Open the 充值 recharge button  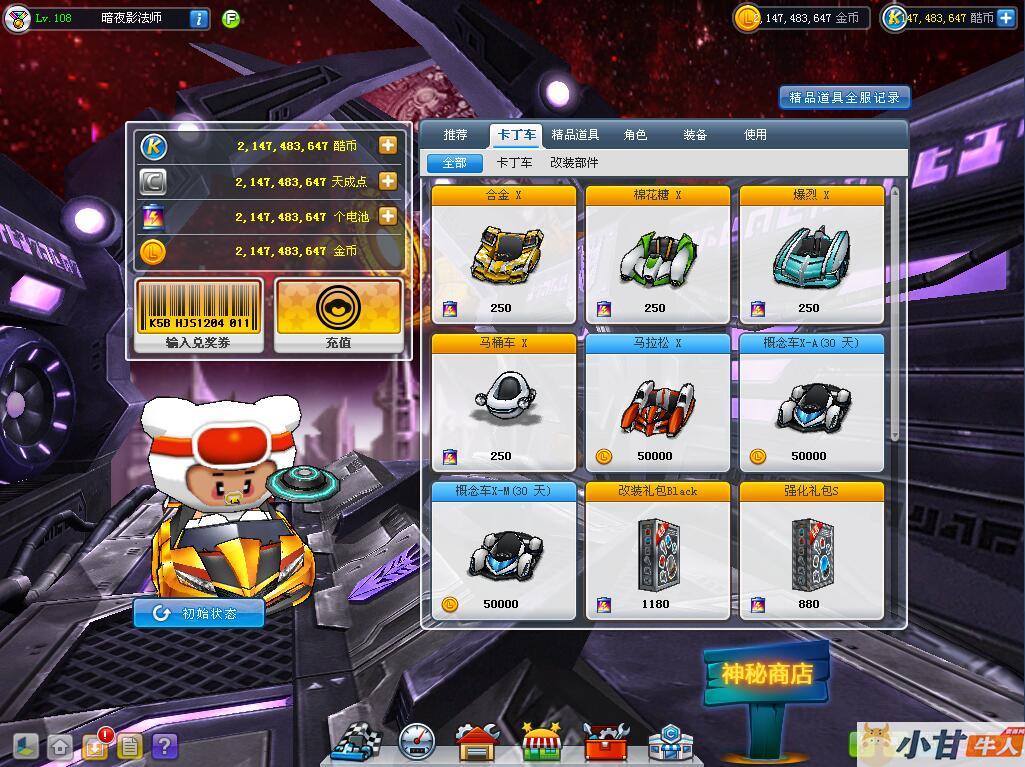click(x=338, y=315)
